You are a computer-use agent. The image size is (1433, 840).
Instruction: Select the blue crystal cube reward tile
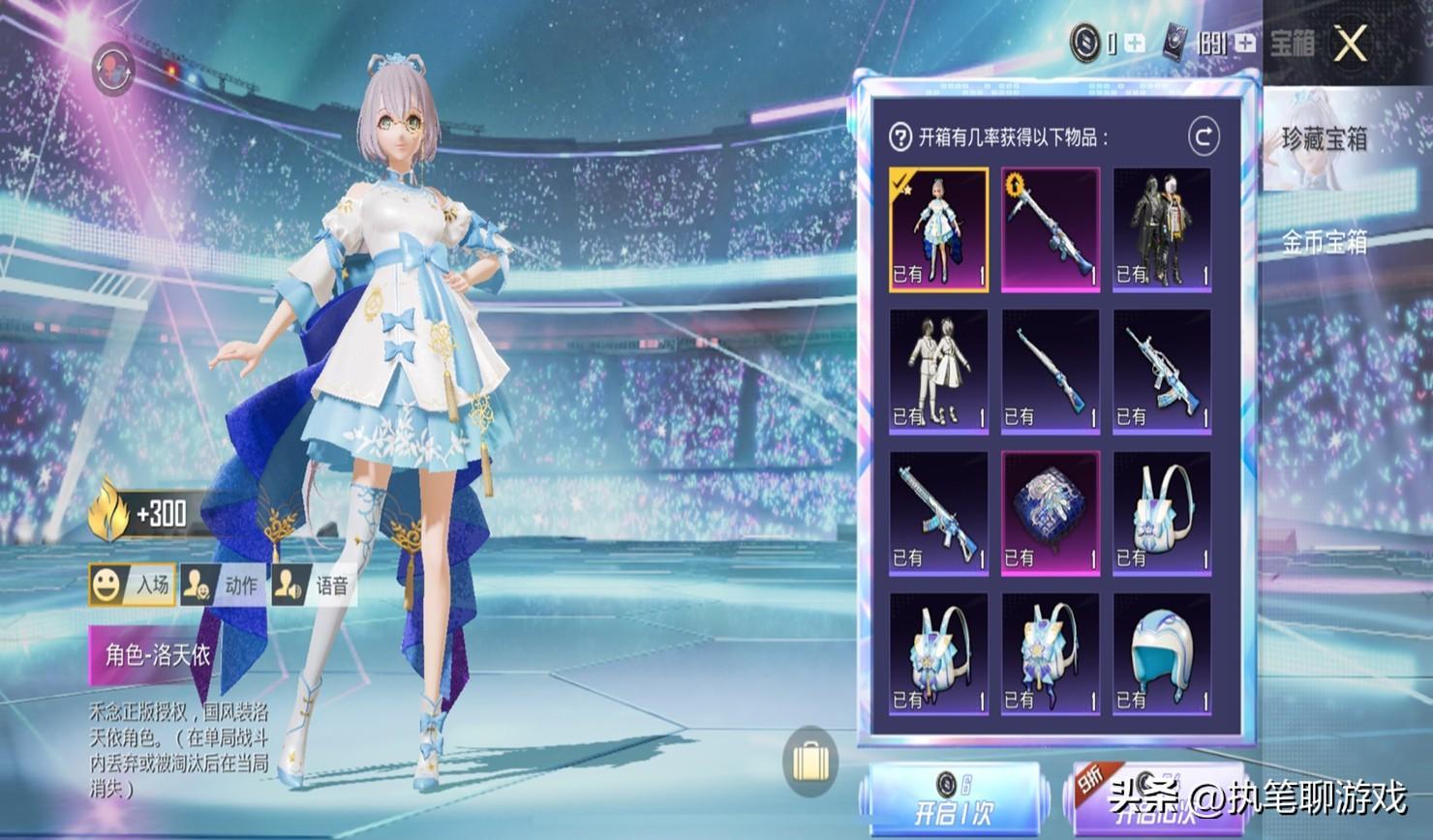(x=1050, y=513)
